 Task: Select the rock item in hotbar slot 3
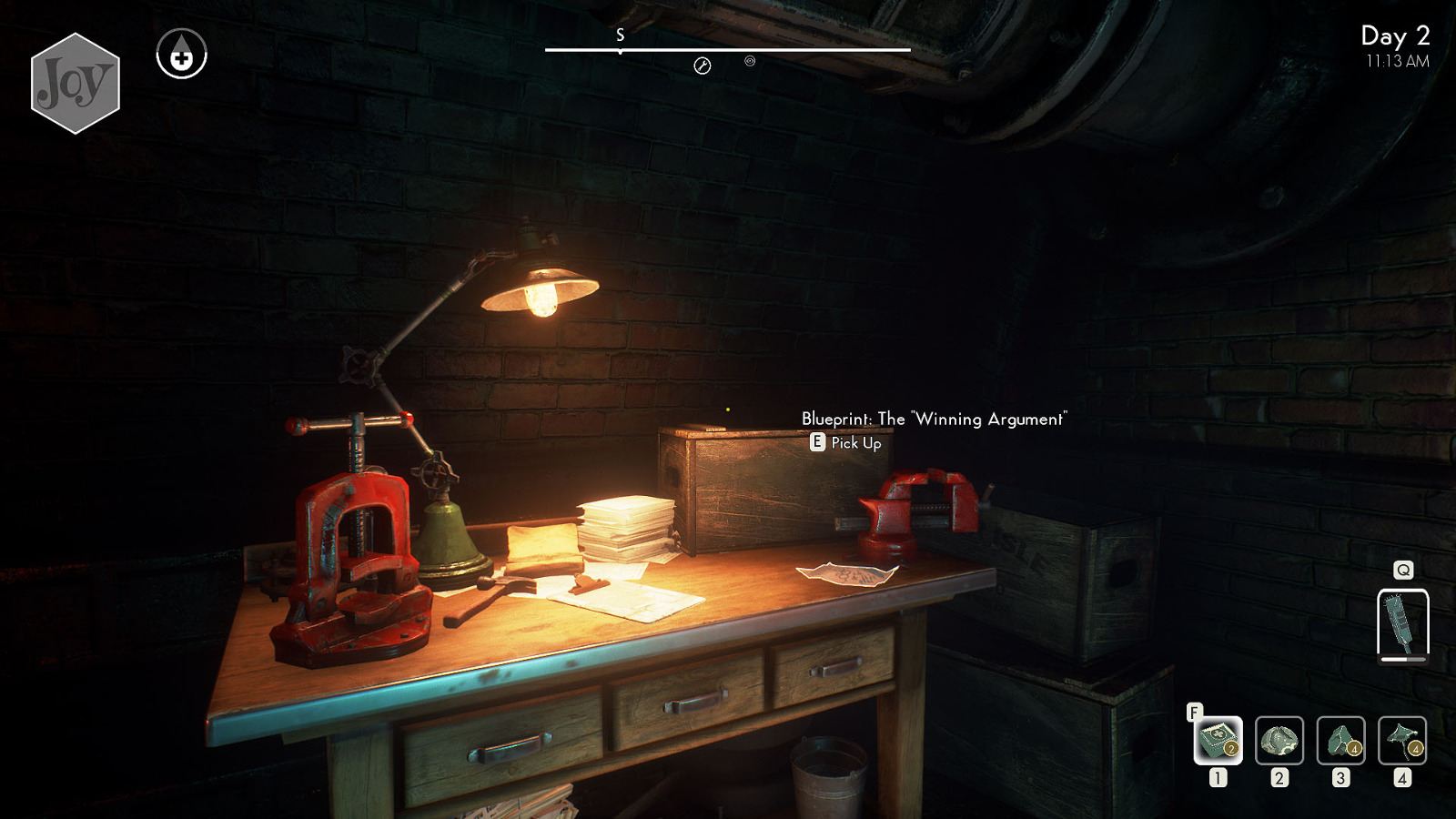[x=1340, y=739]
